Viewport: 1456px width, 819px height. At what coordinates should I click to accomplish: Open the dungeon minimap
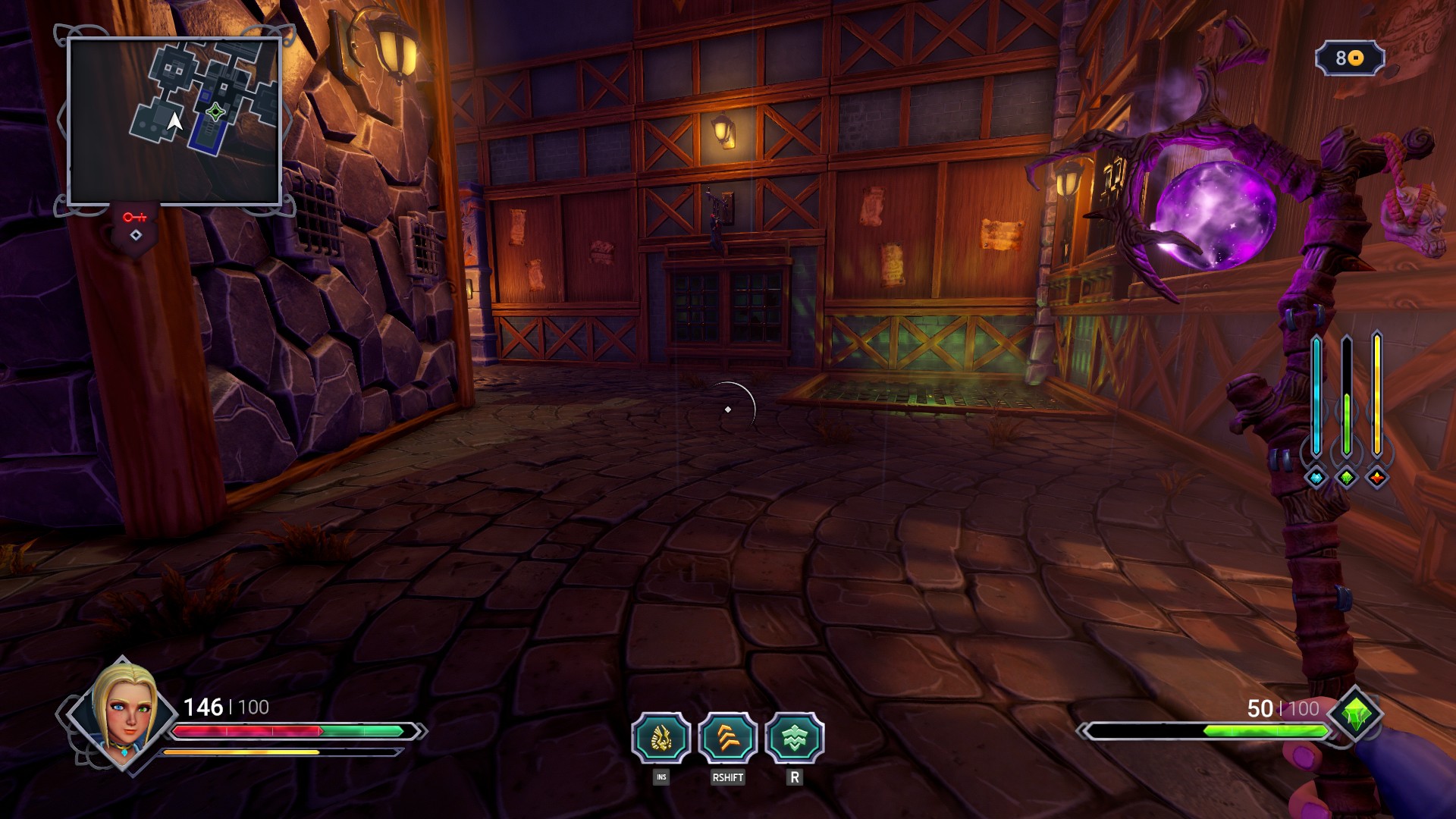(174, 121)
